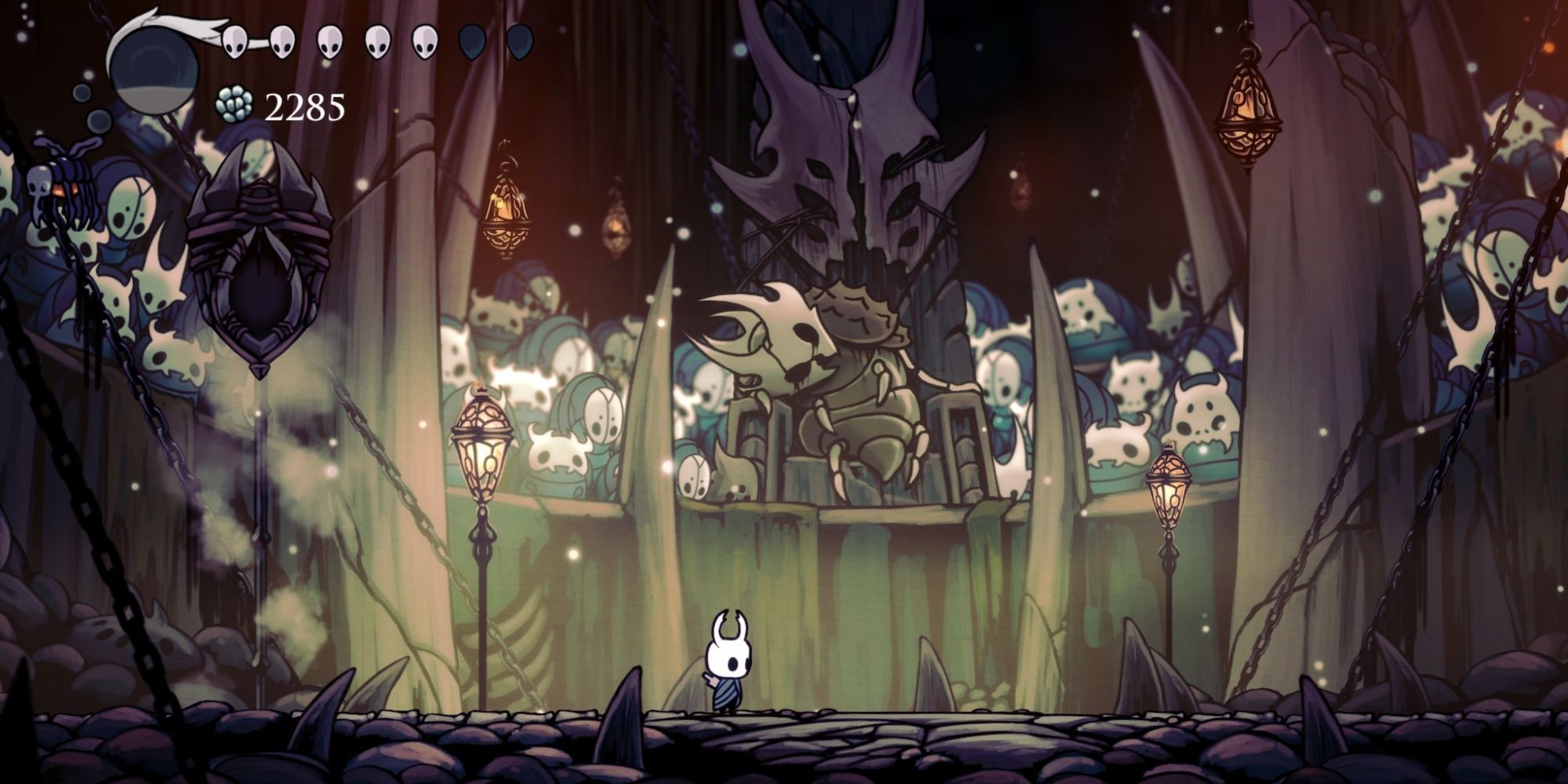Screen dimensions: 1568x784
Task: Click the masked bug seated on the throne
Action: coord(815,368)
